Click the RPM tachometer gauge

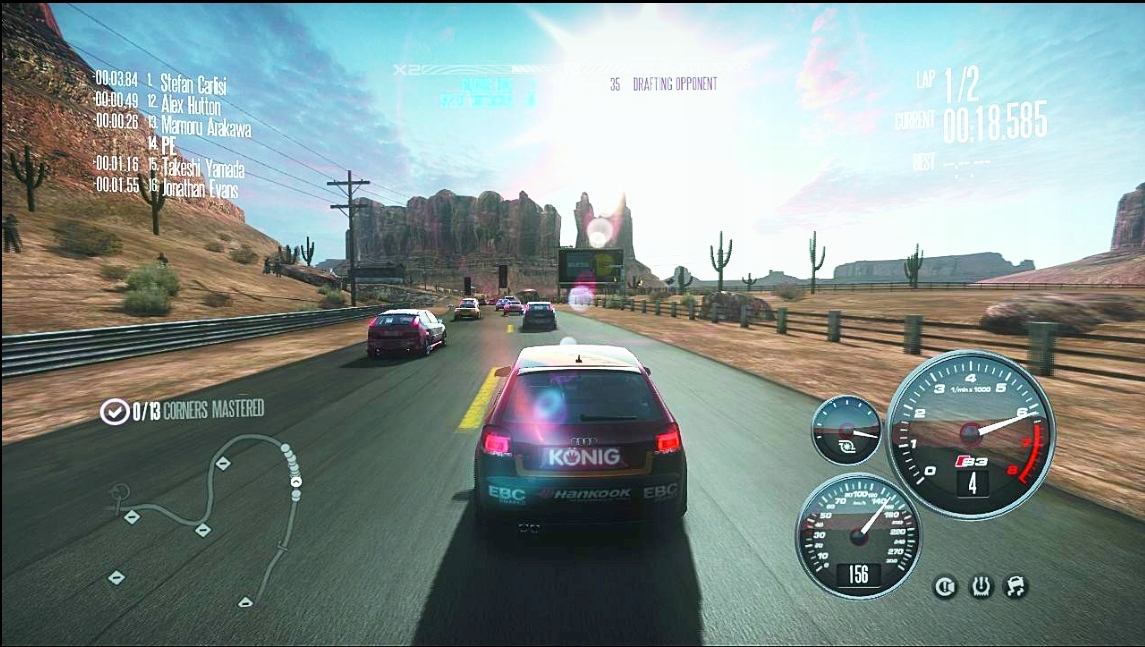tap(969, 433)
